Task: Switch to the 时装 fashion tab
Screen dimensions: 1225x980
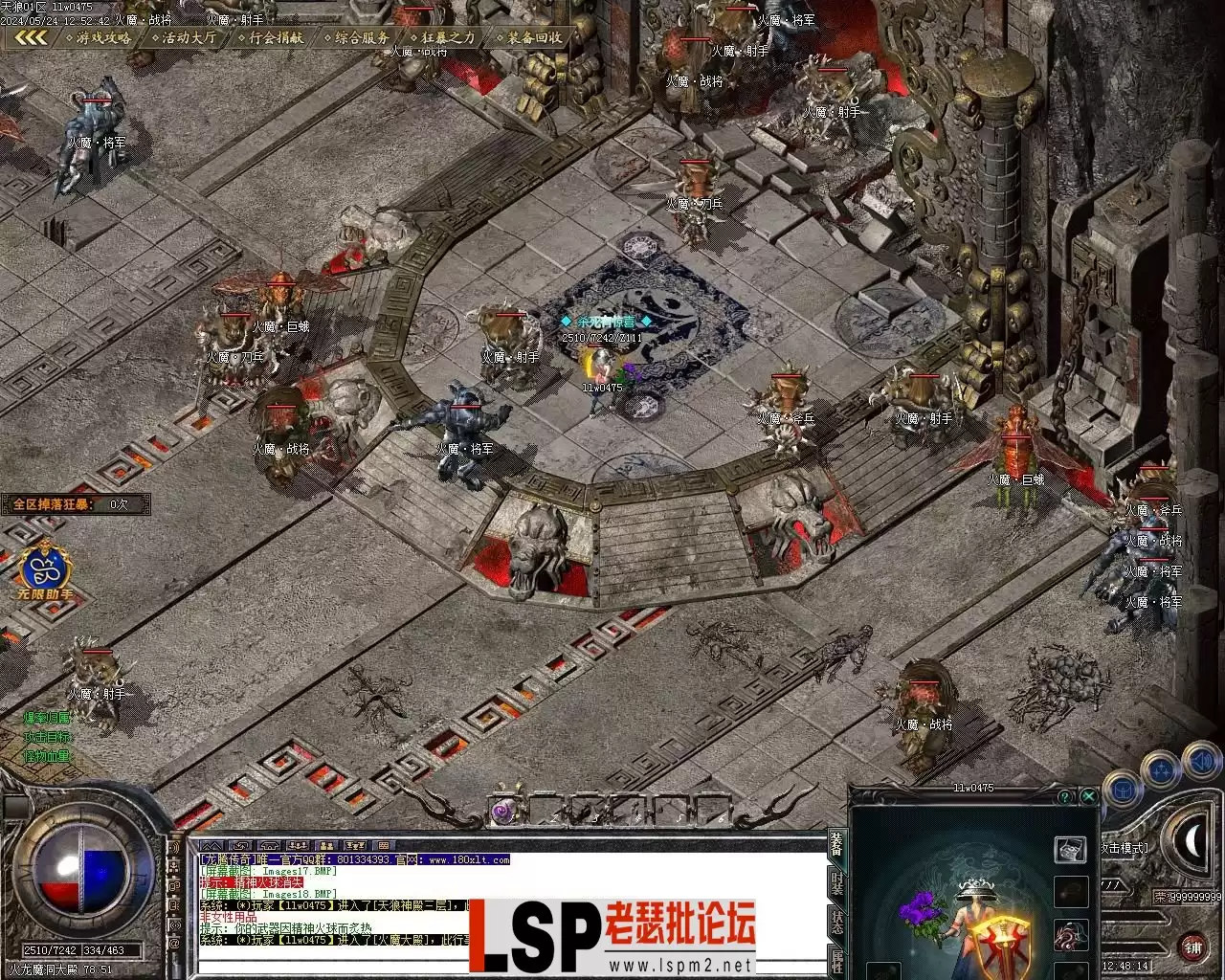Action: point(837,883)
